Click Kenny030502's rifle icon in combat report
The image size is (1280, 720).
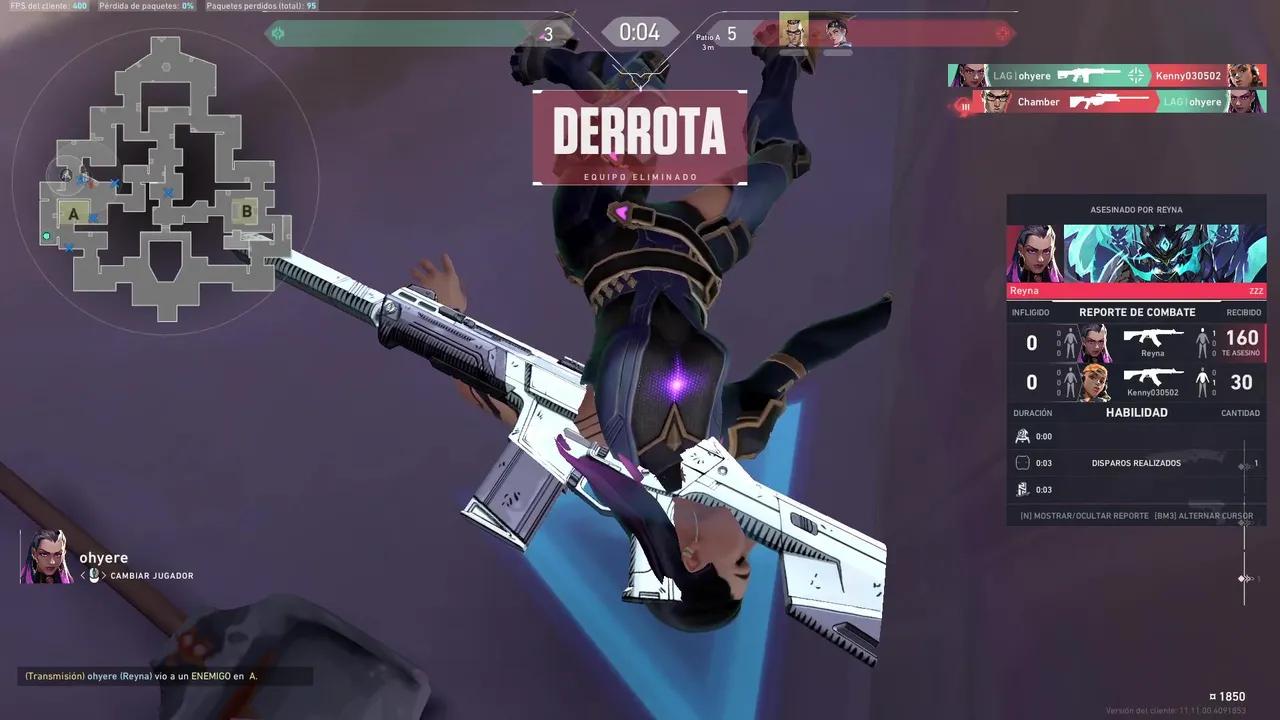(1152, 377)
